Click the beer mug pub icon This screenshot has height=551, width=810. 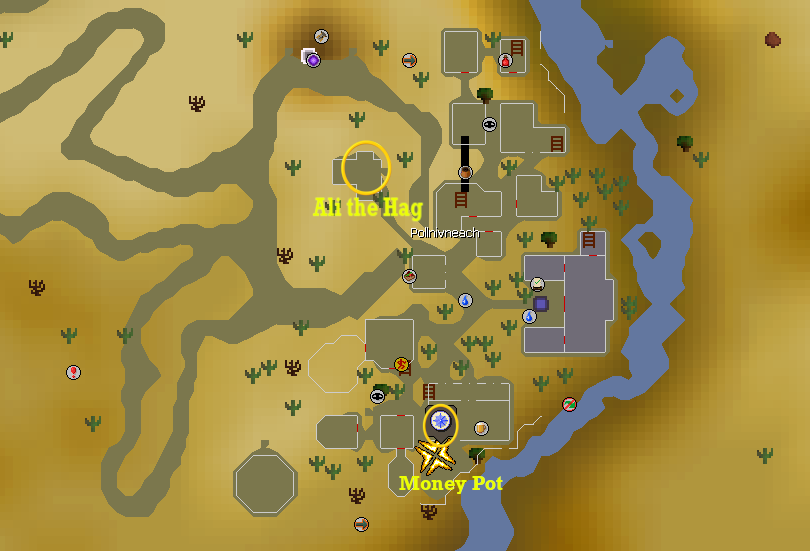(481, 428)
